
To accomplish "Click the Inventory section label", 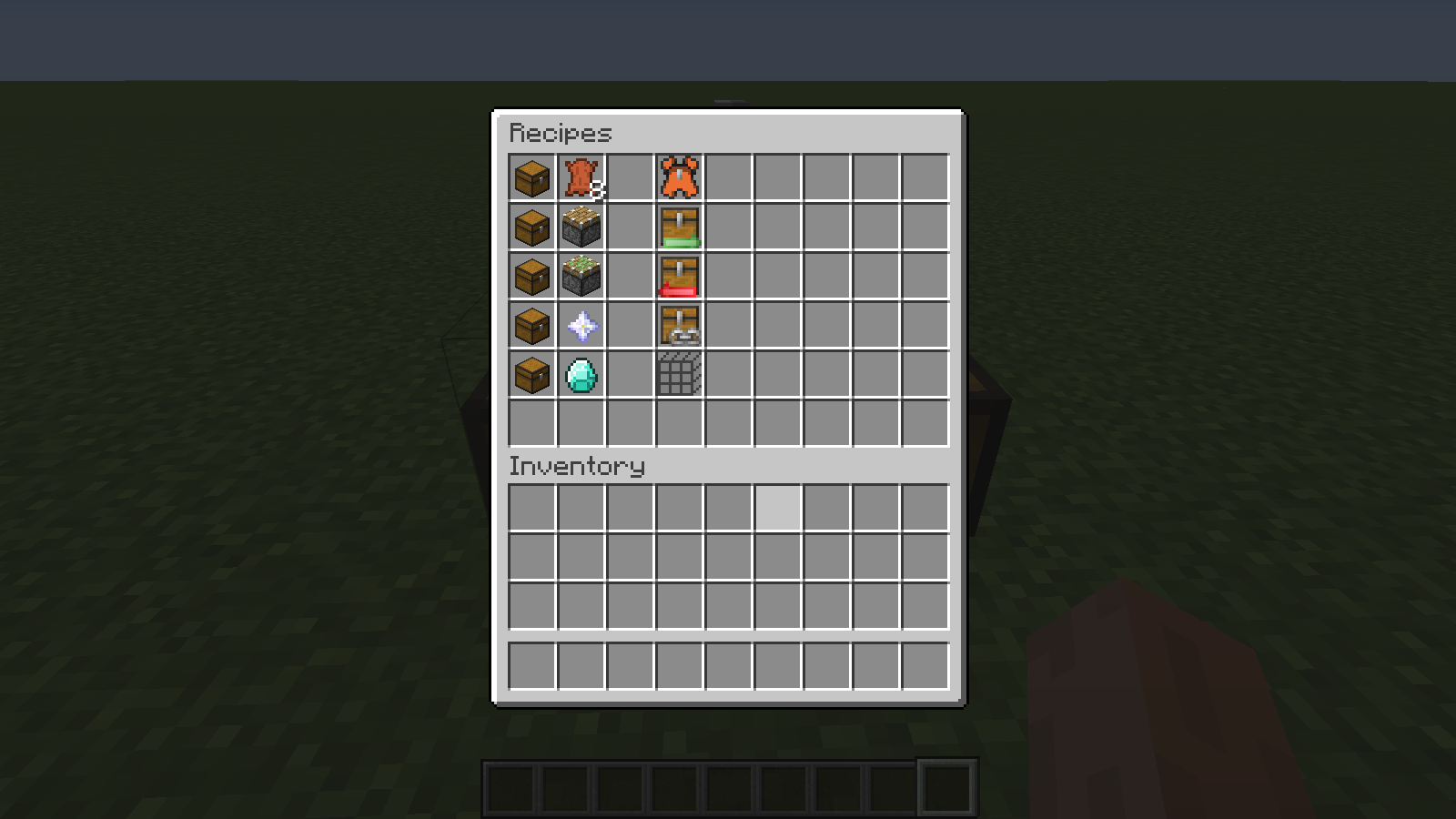I will [575, 467].
